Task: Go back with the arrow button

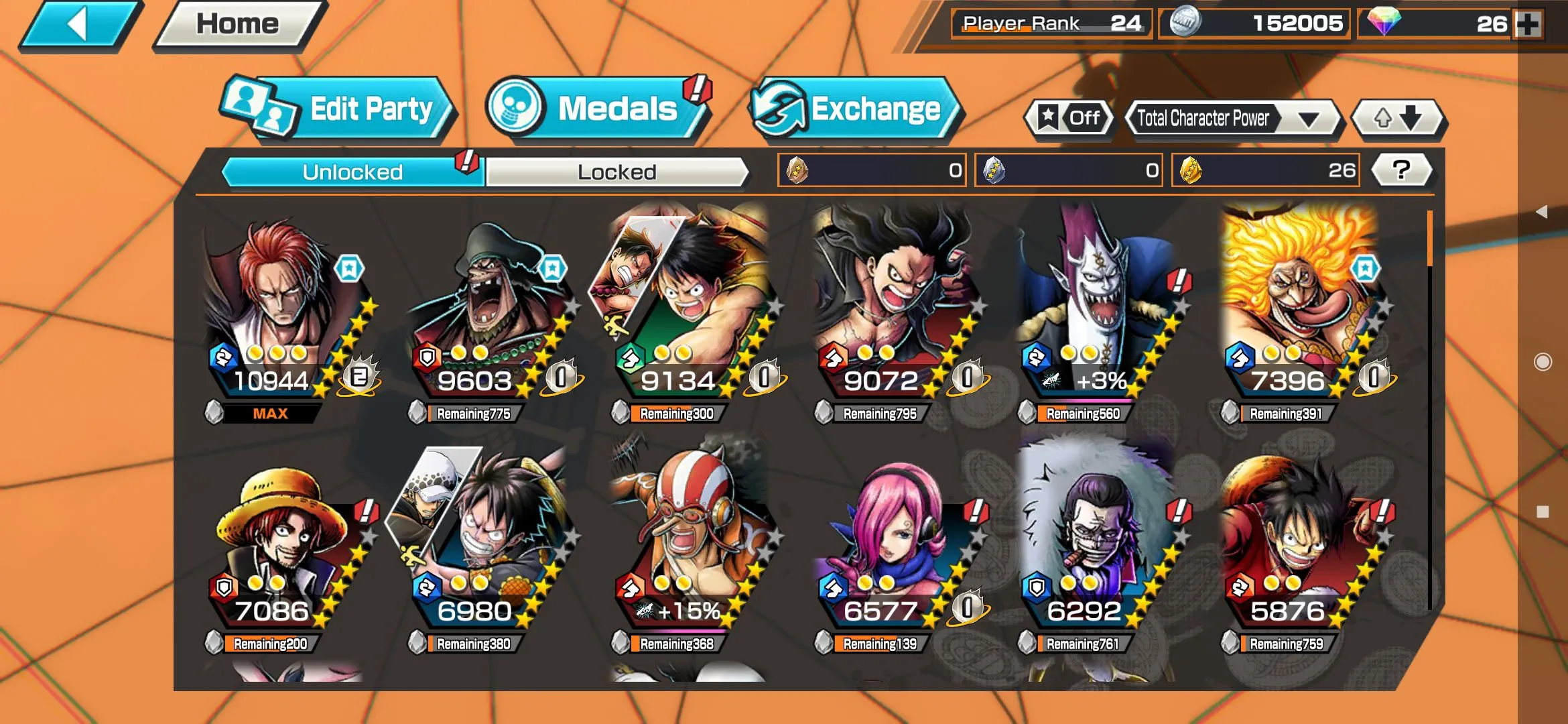Action: [x=78, y=25]
